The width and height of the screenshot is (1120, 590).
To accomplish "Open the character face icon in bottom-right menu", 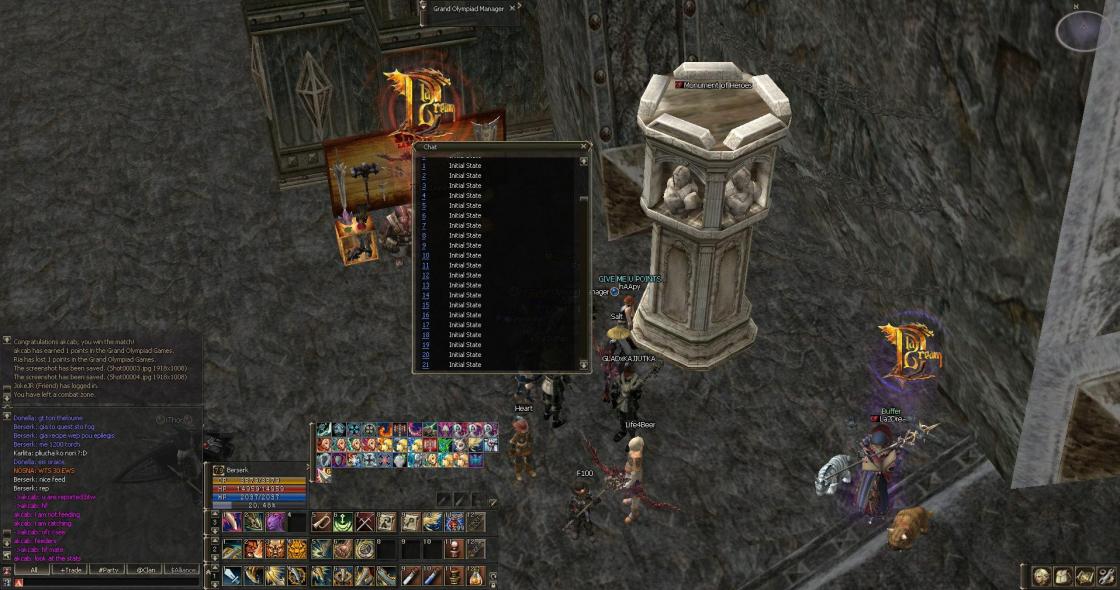I will coord(1042,576).
